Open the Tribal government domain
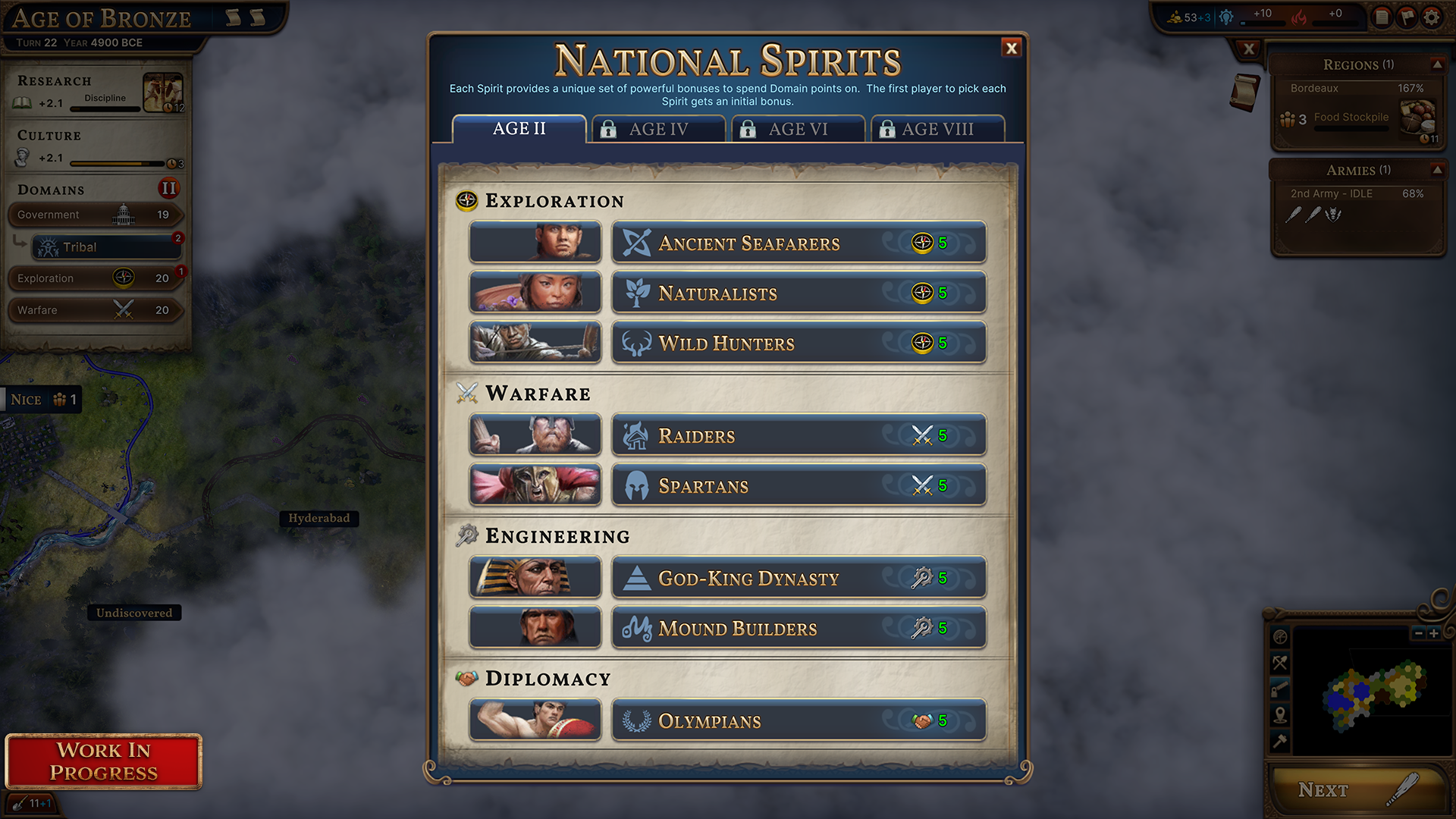 pos(106,247)
